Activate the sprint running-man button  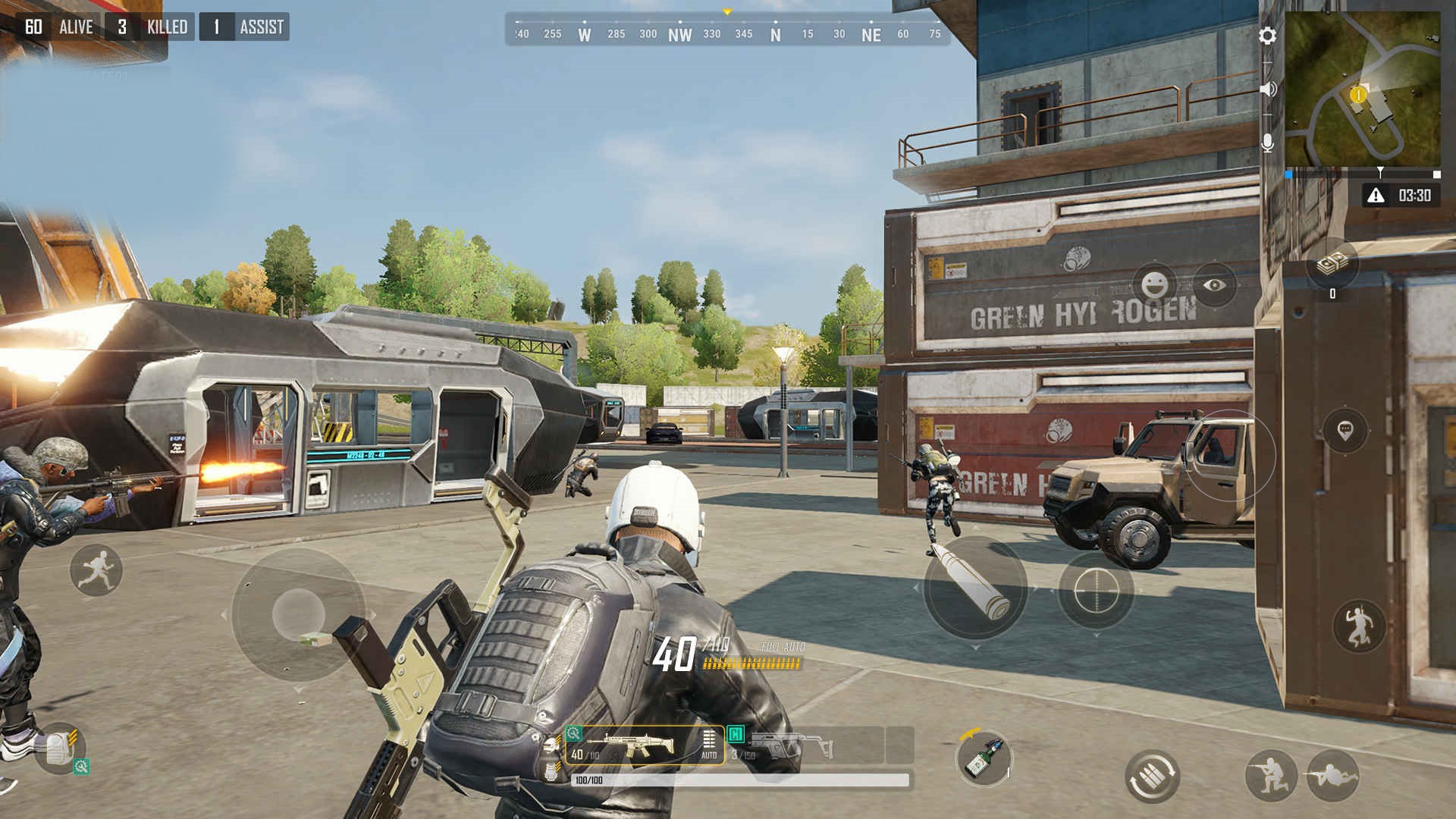click(96, 570)
